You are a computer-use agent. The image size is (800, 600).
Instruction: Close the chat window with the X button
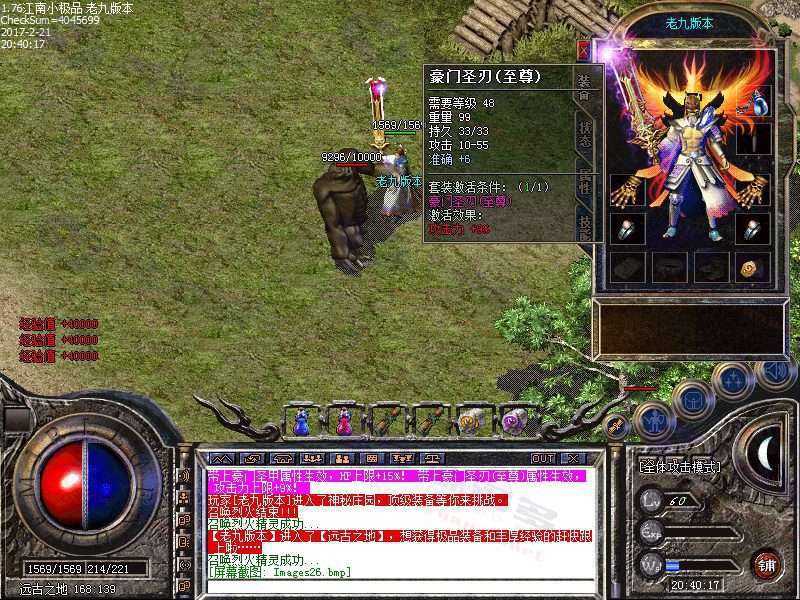click(572, 458)
